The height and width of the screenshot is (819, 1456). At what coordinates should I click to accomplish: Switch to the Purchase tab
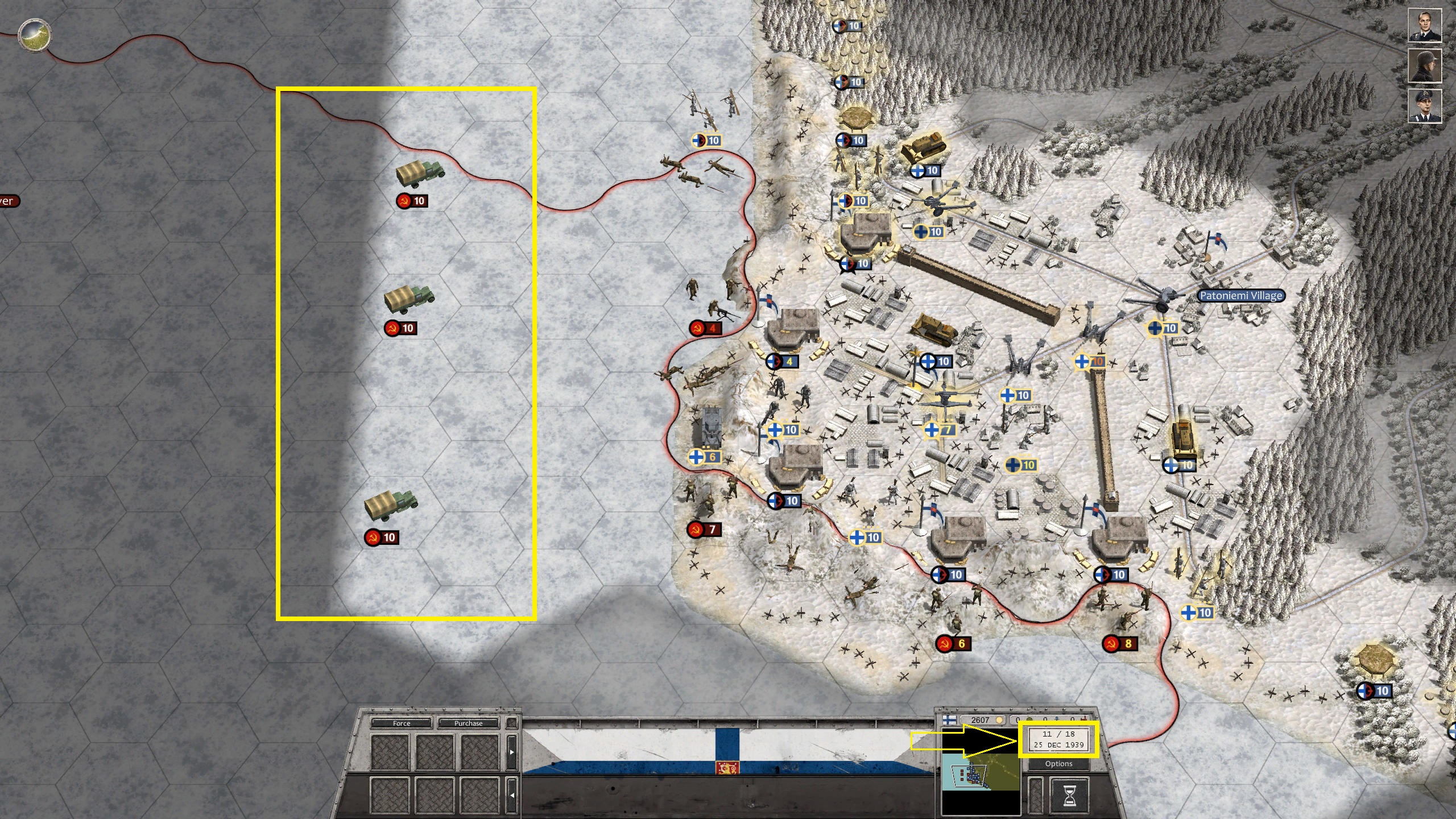coord(468,723)
